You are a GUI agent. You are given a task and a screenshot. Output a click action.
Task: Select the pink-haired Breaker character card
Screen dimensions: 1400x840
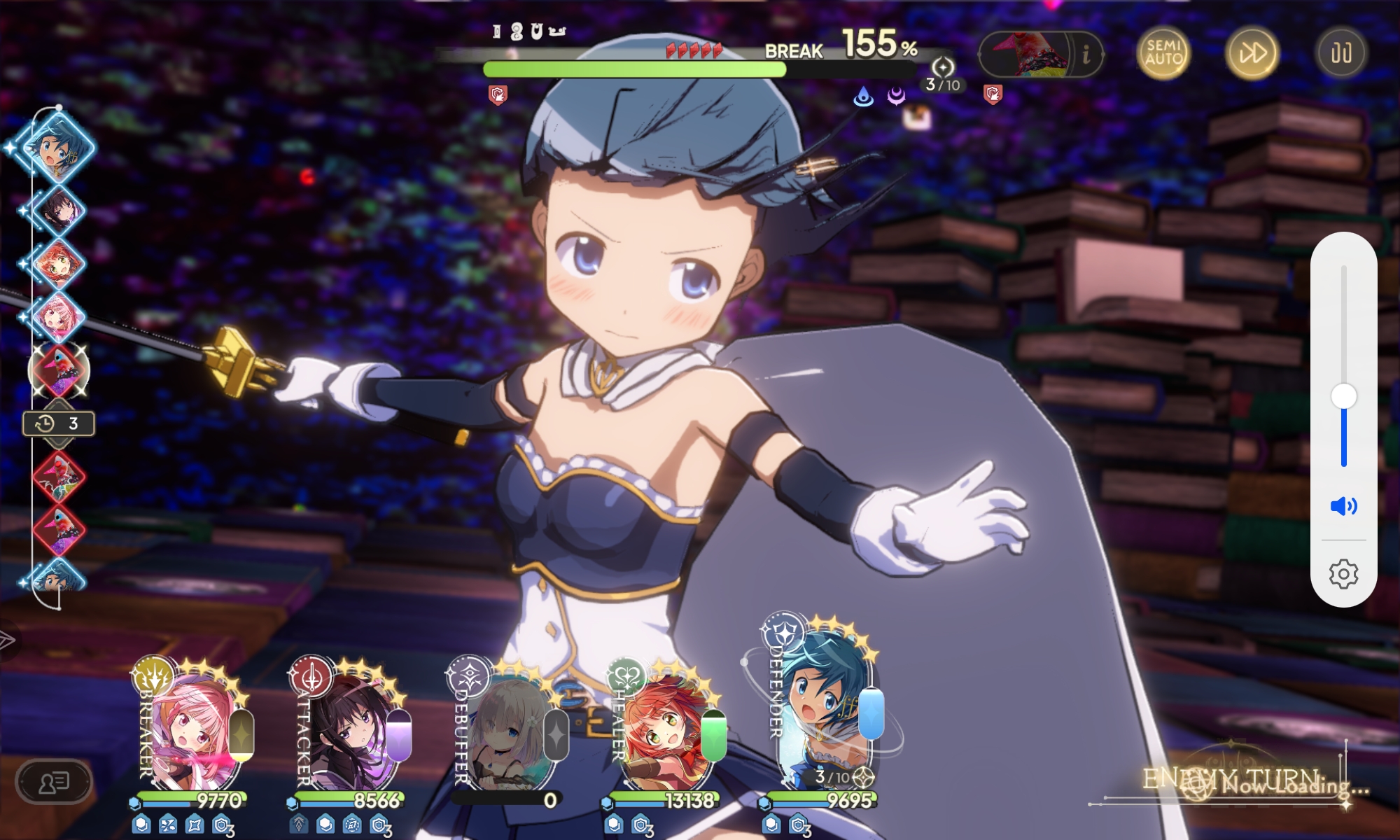[192, 731]
